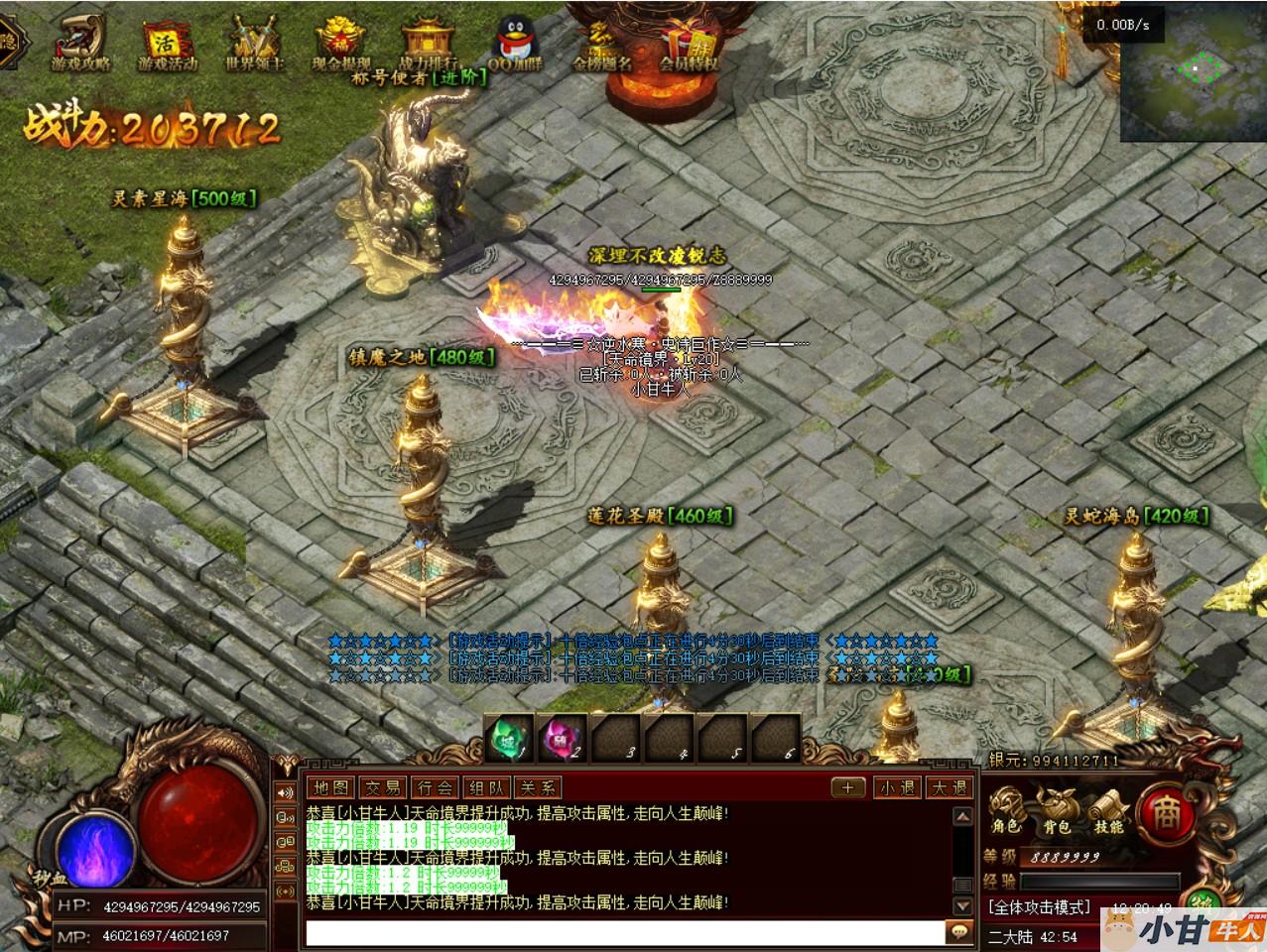Click 小退 to return to character select
The height and width of the screenshot is (952, 1267).
(897, 787)
